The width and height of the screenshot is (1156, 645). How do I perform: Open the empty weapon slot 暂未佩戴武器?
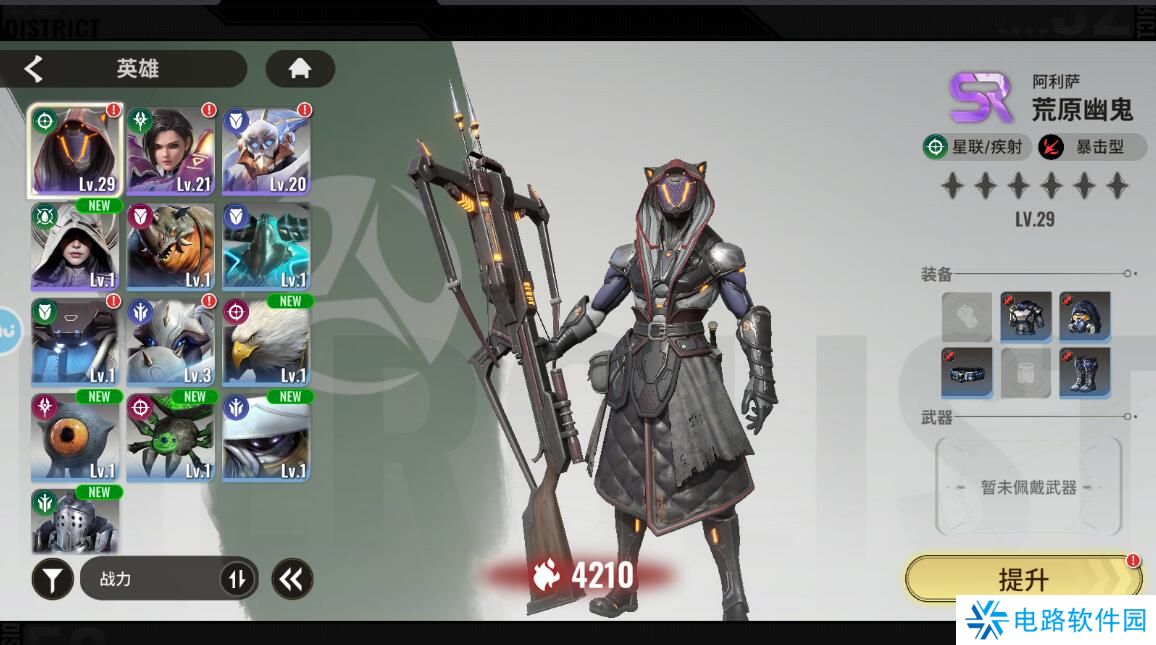pyautogui.click(x=1028, y=487)
